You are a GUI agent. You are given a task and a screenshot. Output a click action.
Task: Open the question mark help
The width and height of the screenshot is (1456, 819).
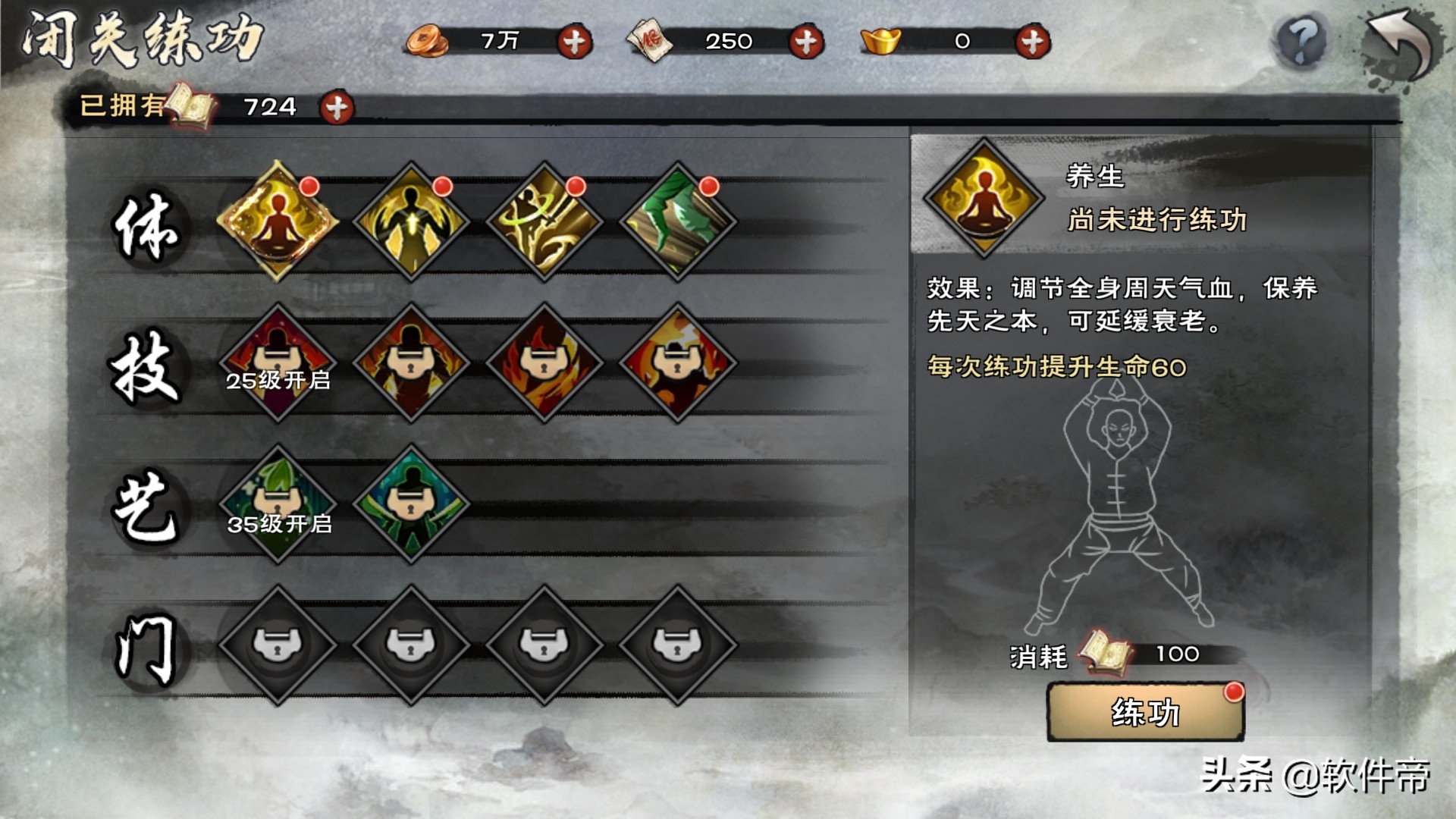(x=1301, y=41)
